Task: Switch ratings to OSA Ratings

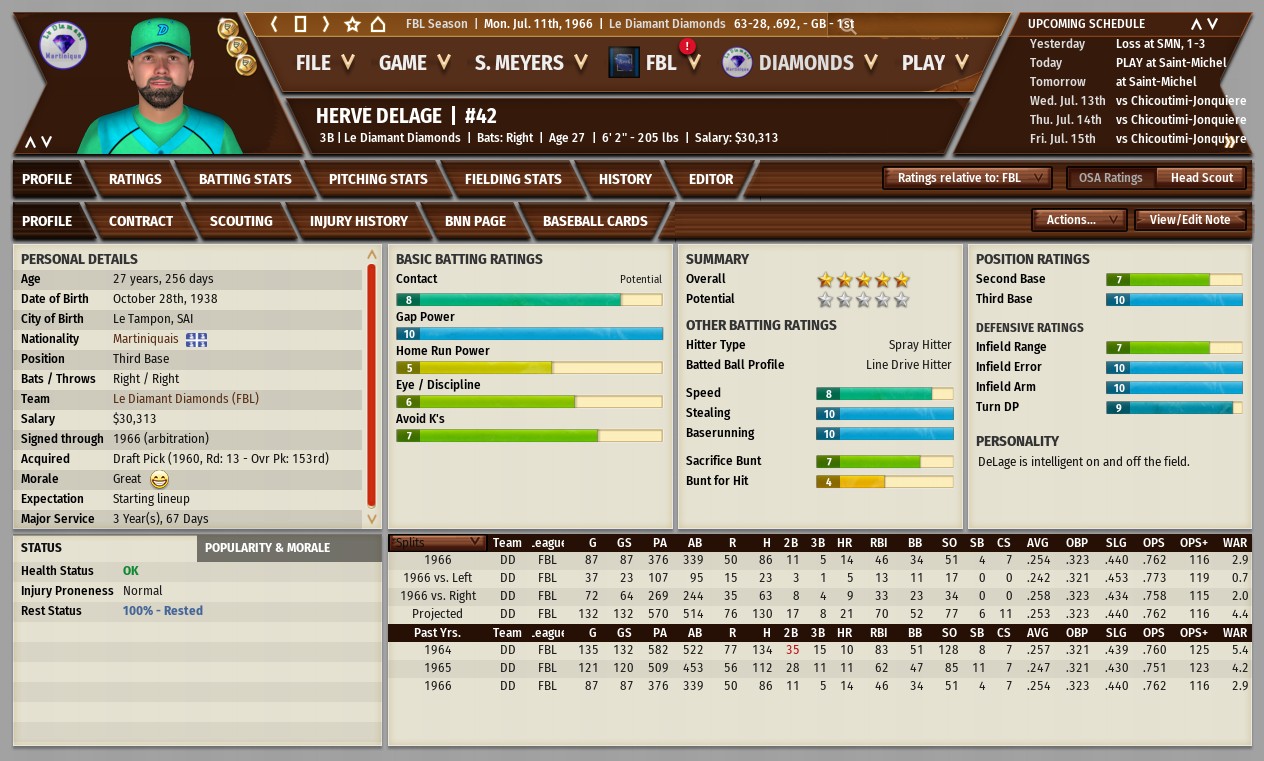Action: tap(1110, 178)
